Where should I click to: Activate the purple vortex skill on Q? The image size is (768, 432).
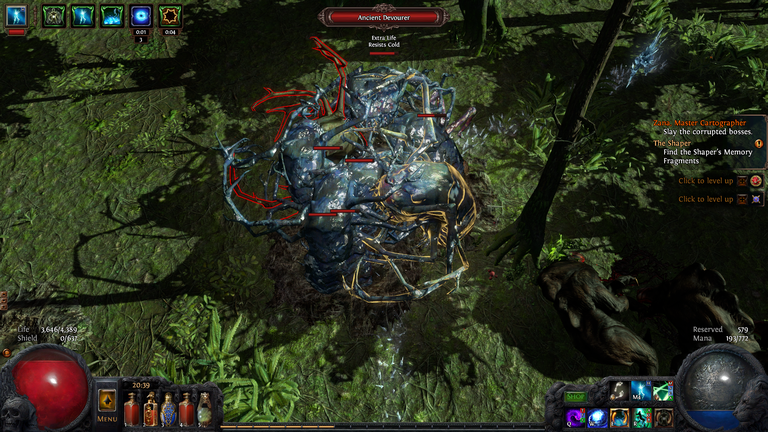point(576,418)
